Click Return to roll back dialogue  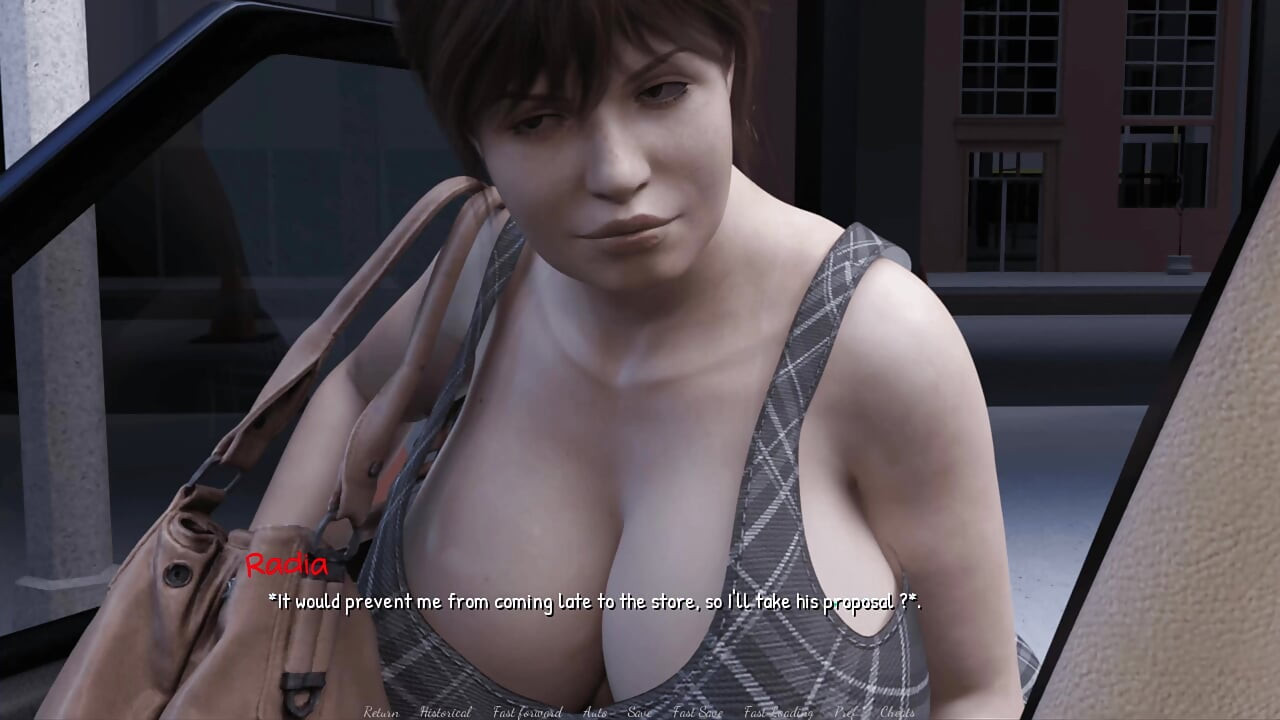[x=383, y=713]
